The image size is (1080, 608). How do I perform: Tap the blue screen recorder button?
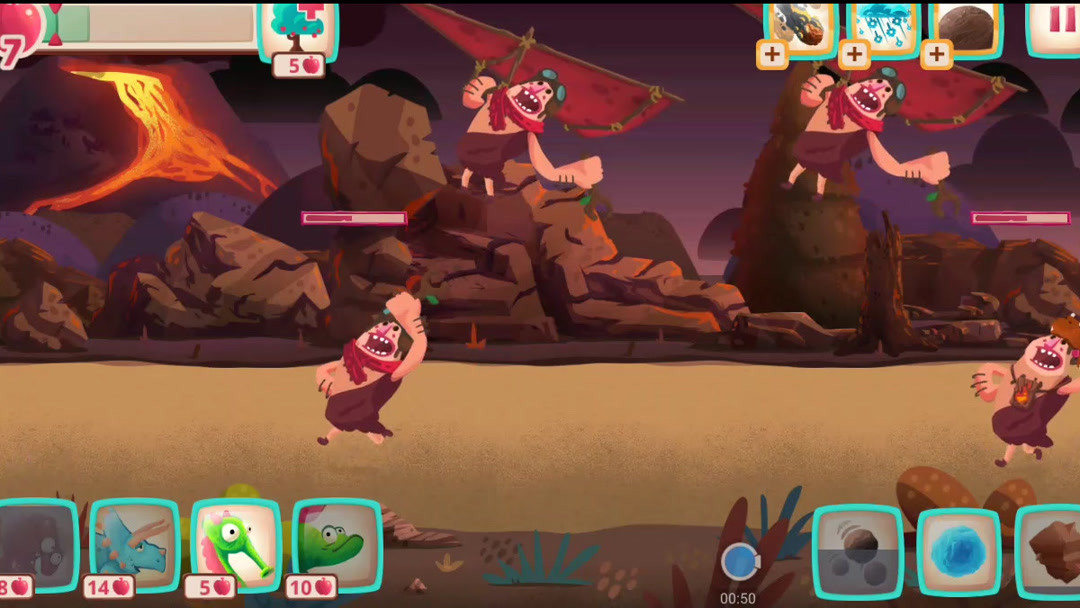(x=739, y=562)
